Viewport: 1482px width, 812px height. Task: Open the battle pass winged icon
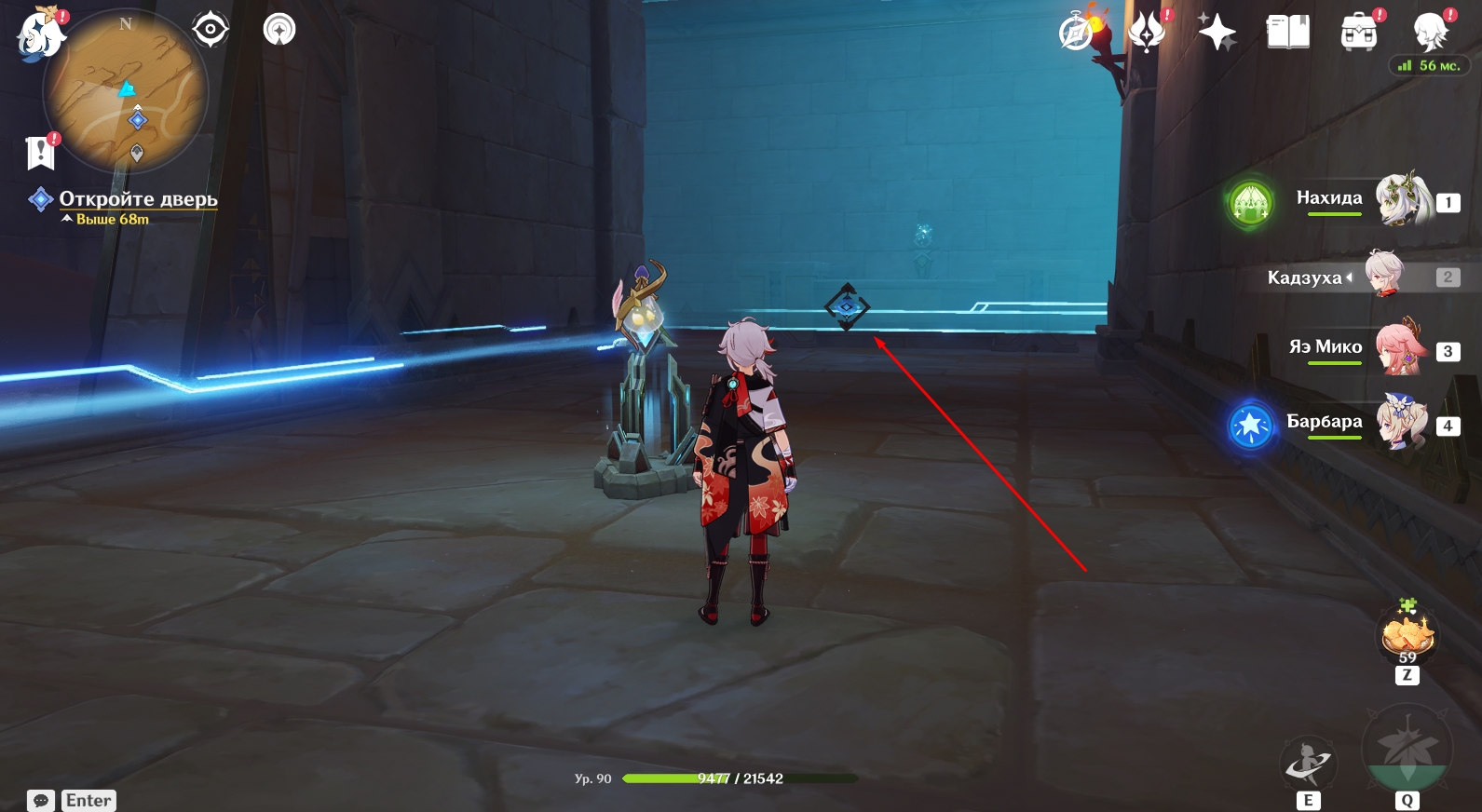(x=1147, y=33)
